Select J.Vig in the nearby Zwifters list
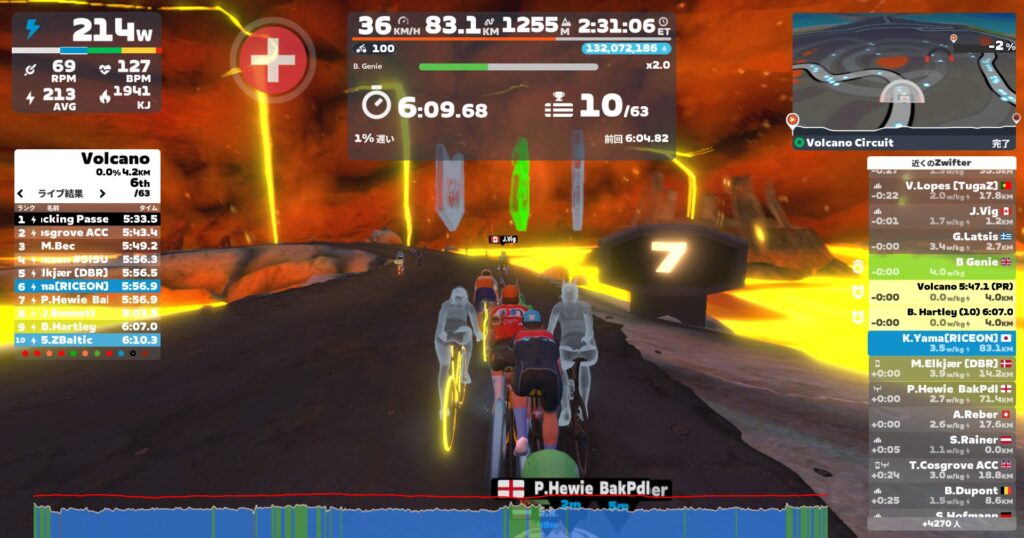 pos(941,216)
